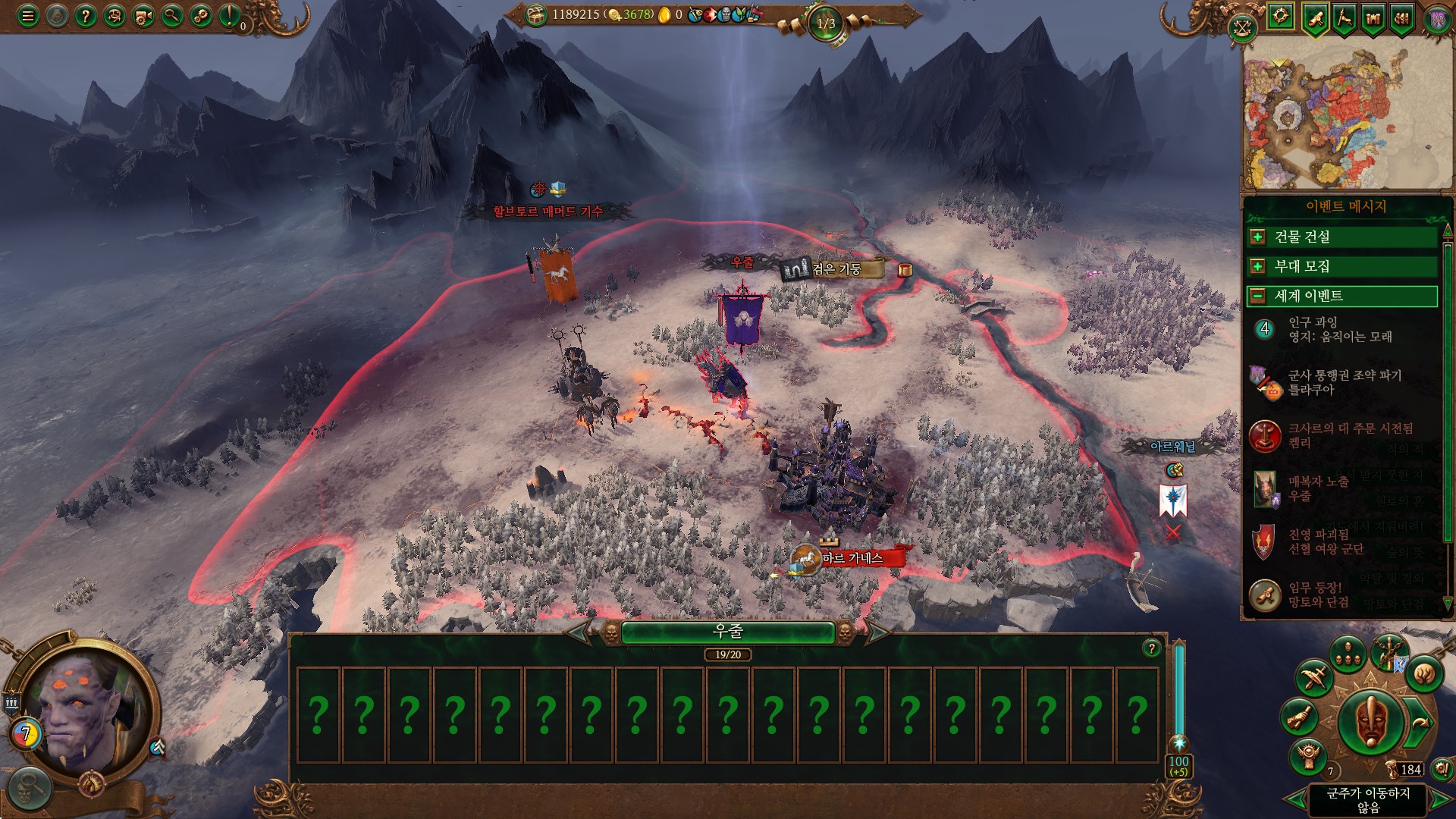
Task: Click the magnifying glass search button
Action: 172,16
